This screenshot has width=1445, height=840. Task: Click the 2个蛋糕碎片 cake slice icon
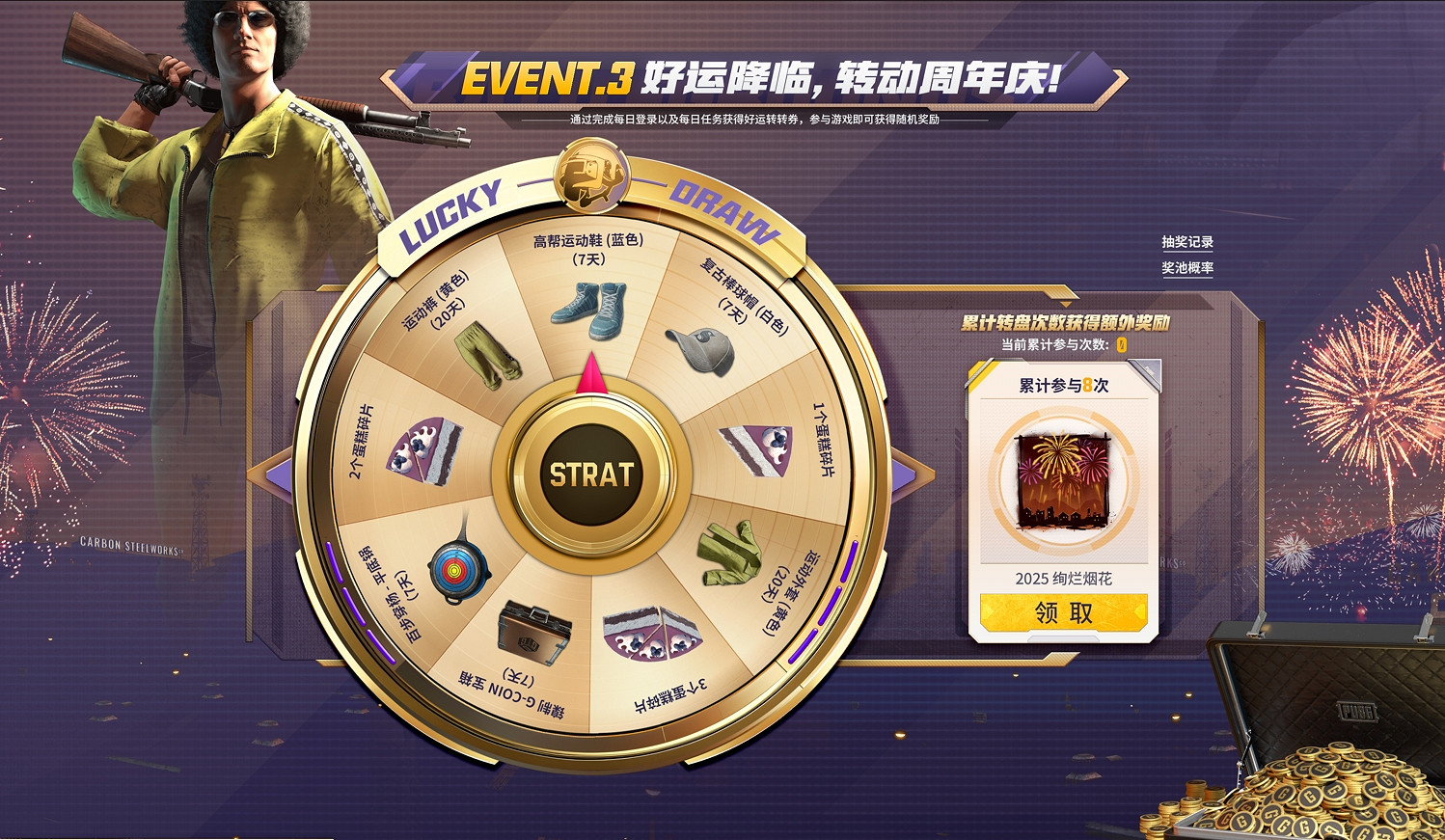(x=421, y=453)
